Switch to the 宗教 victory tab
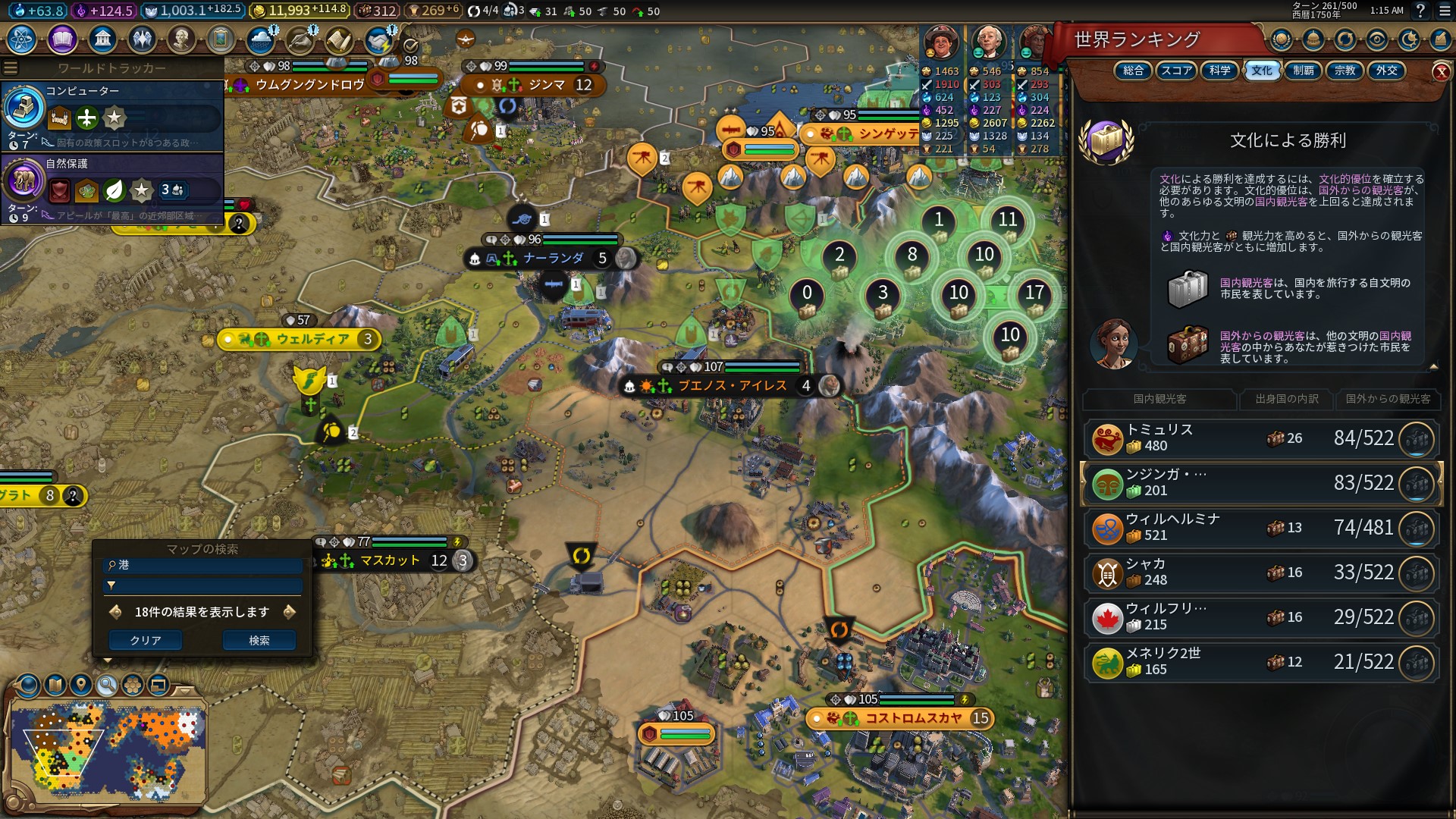Screen dimensions: 1456x819 click(x=1345, y=71)
